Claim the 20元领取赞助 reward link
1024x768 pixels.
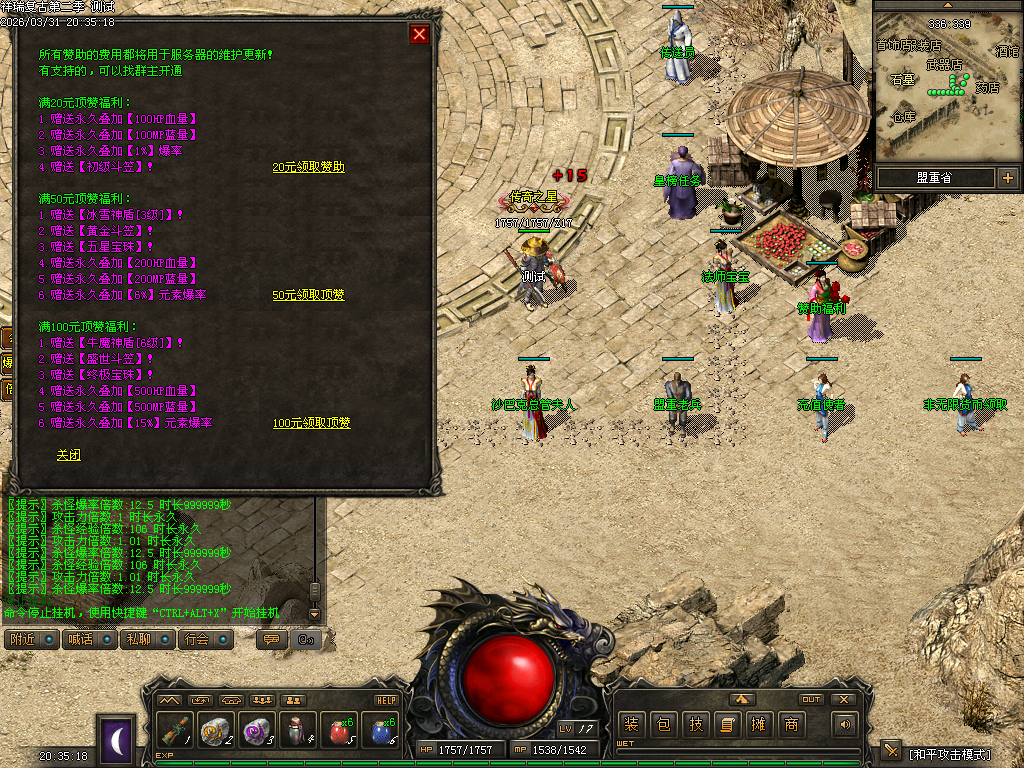[308, 167]
